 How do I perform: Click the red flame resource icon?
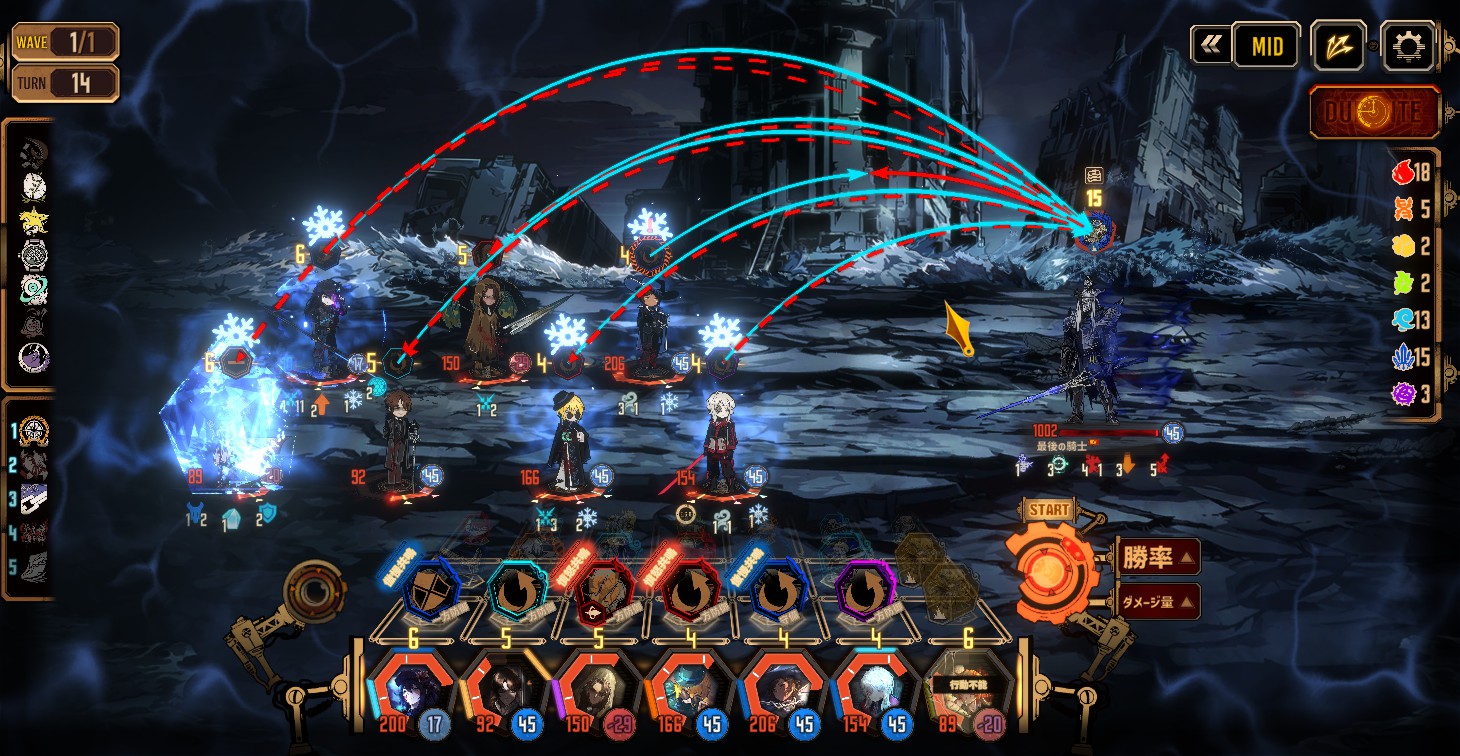(1403, 173)
